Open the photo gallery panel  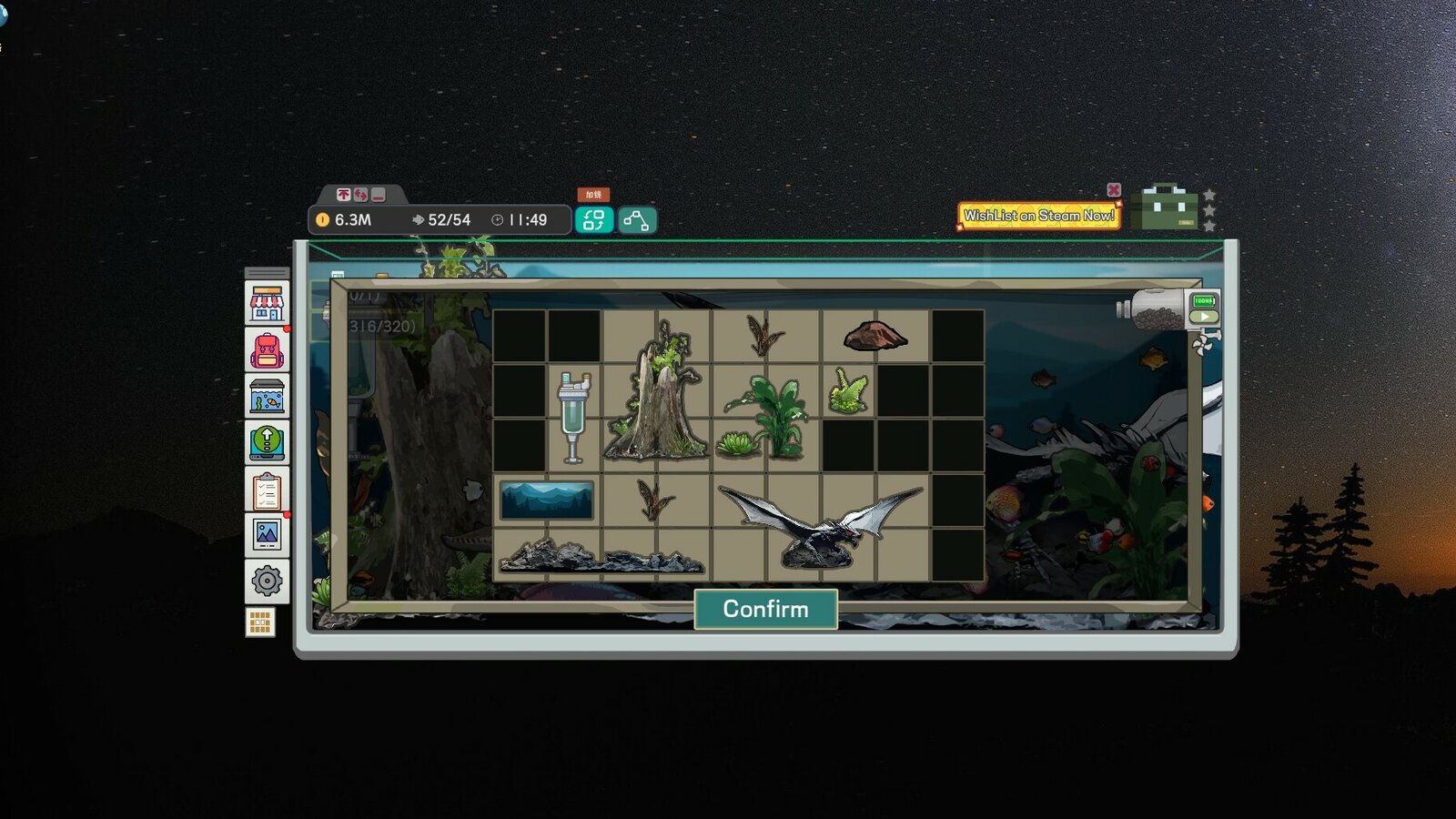tap(265, 536)
